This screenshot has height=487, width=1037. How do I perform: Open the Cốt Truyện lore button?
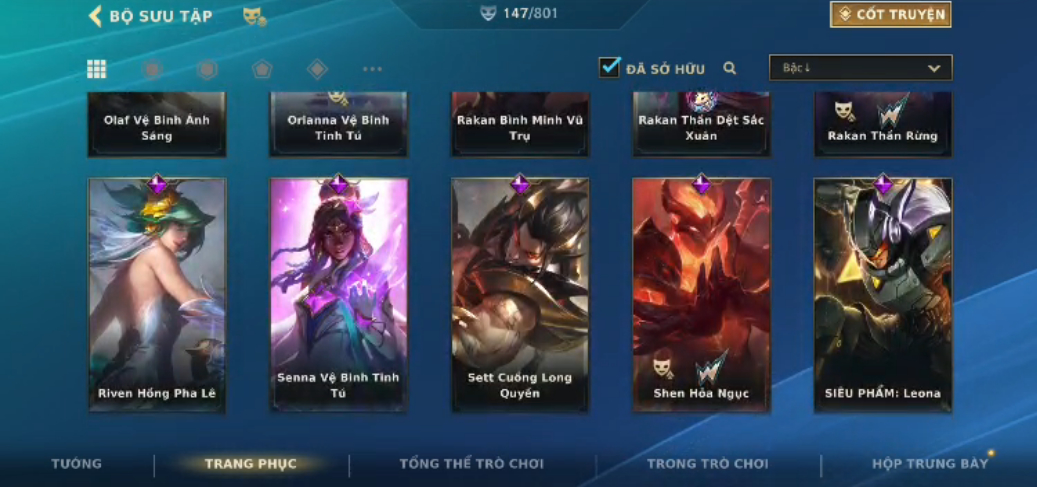point(890,14)
